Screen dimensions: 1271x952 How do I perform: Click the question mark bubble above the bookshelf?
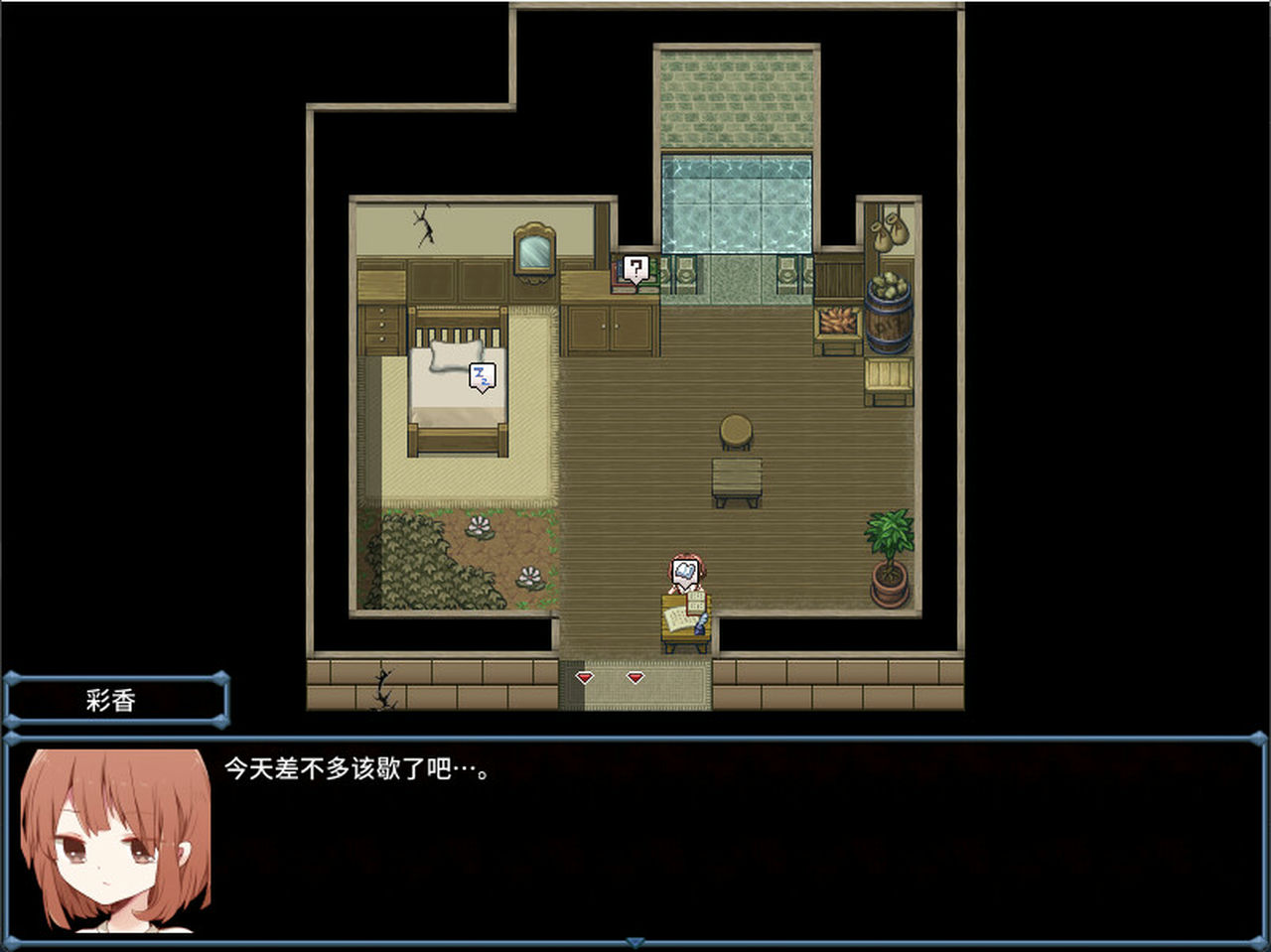point(635,266)
